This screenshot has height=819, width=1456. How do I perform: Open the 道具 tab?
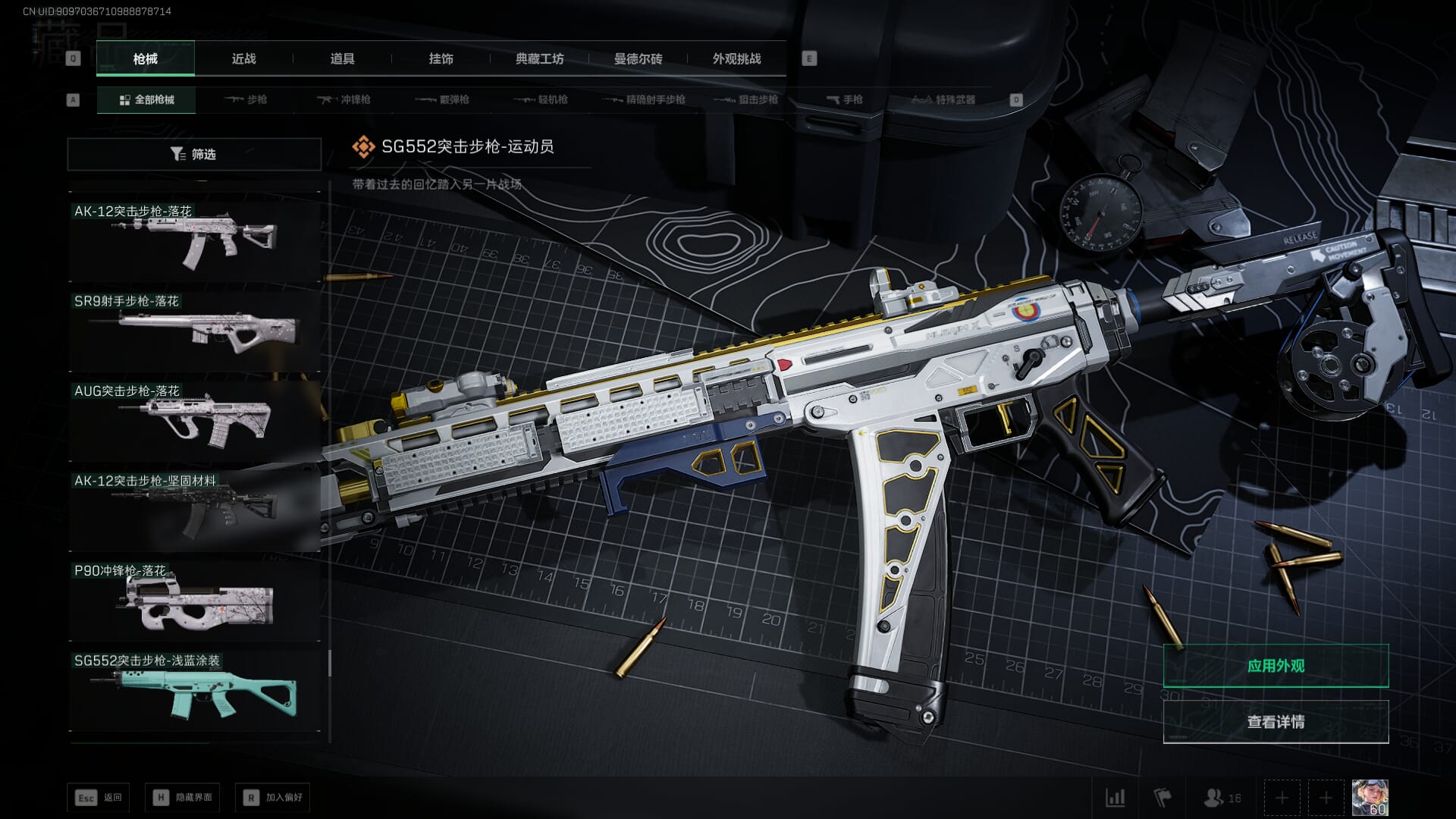coord(342,59)
